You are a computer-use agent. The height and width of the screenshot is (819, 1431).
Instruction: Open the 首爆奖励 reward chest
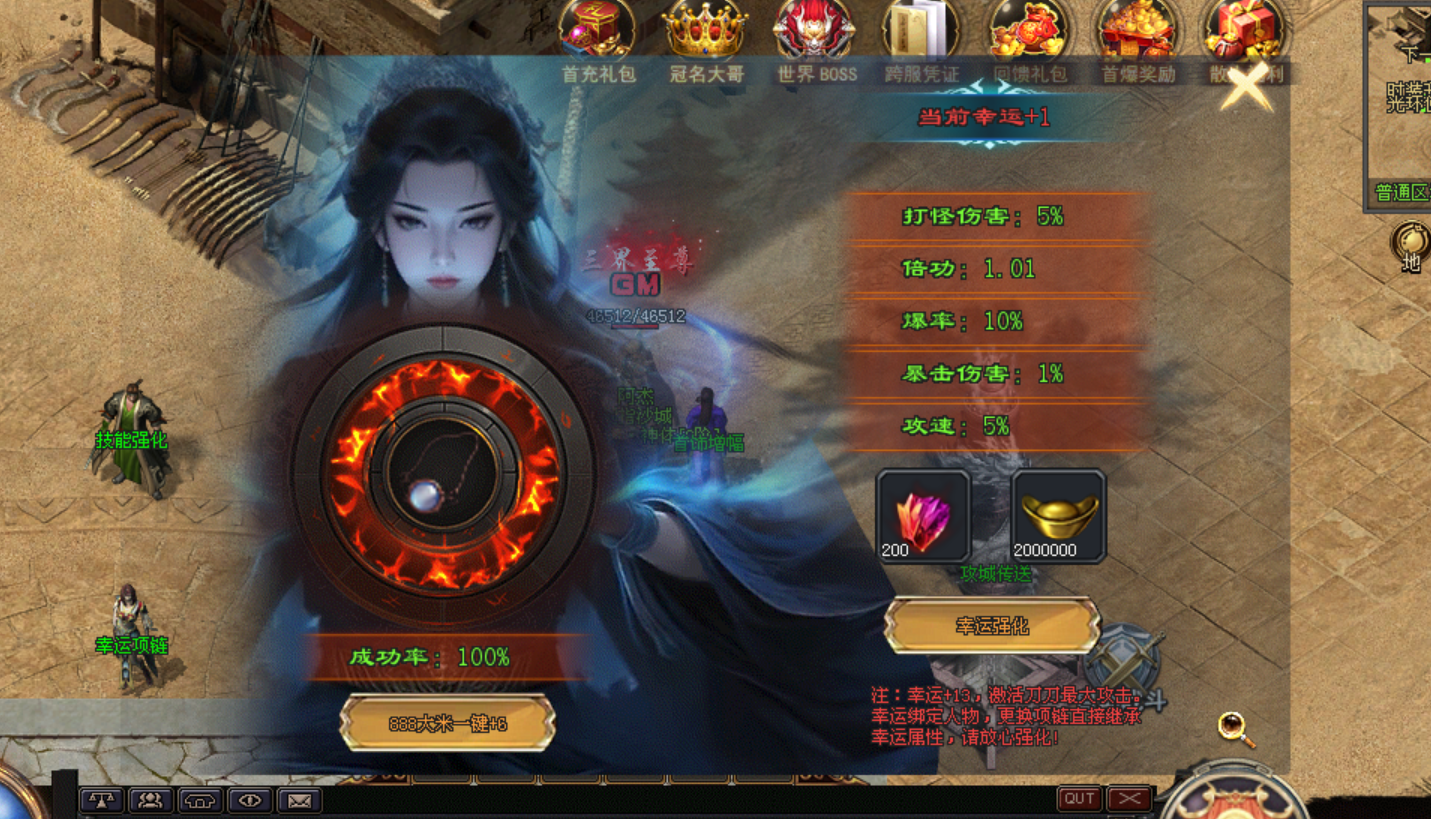(x=1136, y=30)
